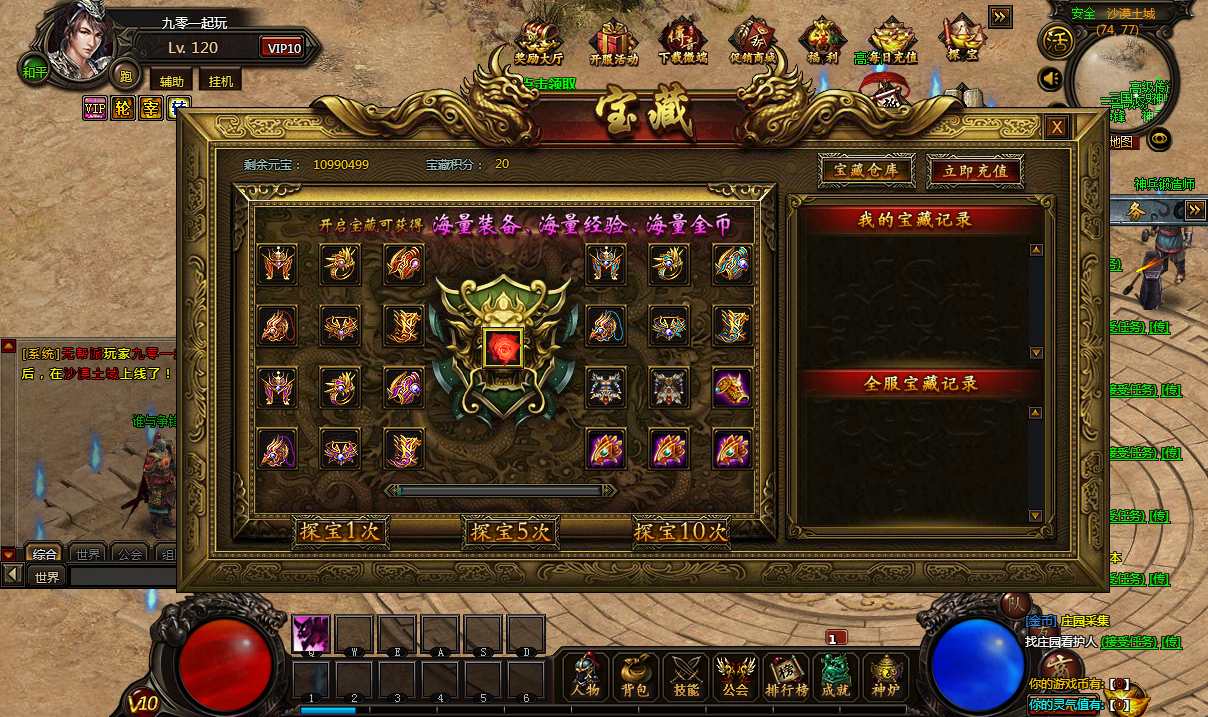Open the 开服活动 gift box icon
The height and width of the screenshot is (717, 1208).
click(613, 42)
